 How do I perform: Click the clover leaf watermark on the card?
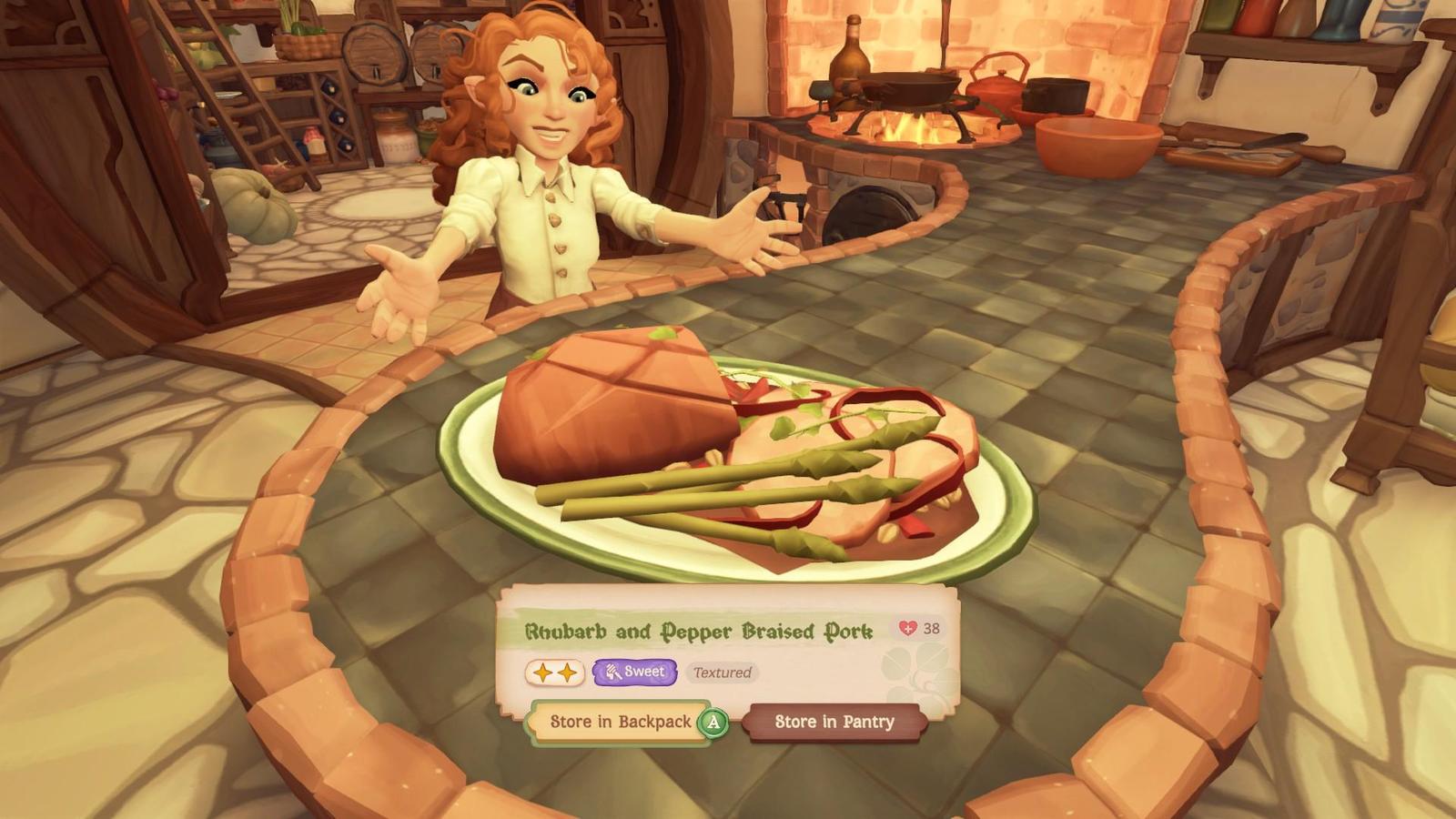tap(915, 675)
